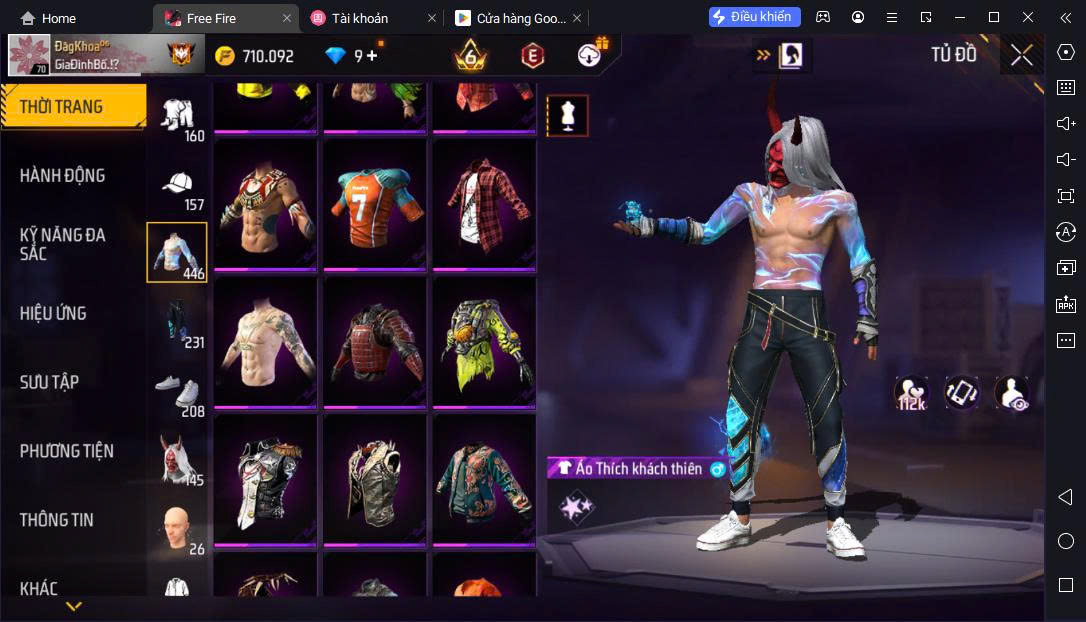Image resolution: width=1086 pixels, height=622 pixels.
Task: Open the white sneakers shoe subcategory
Action: 177,392
